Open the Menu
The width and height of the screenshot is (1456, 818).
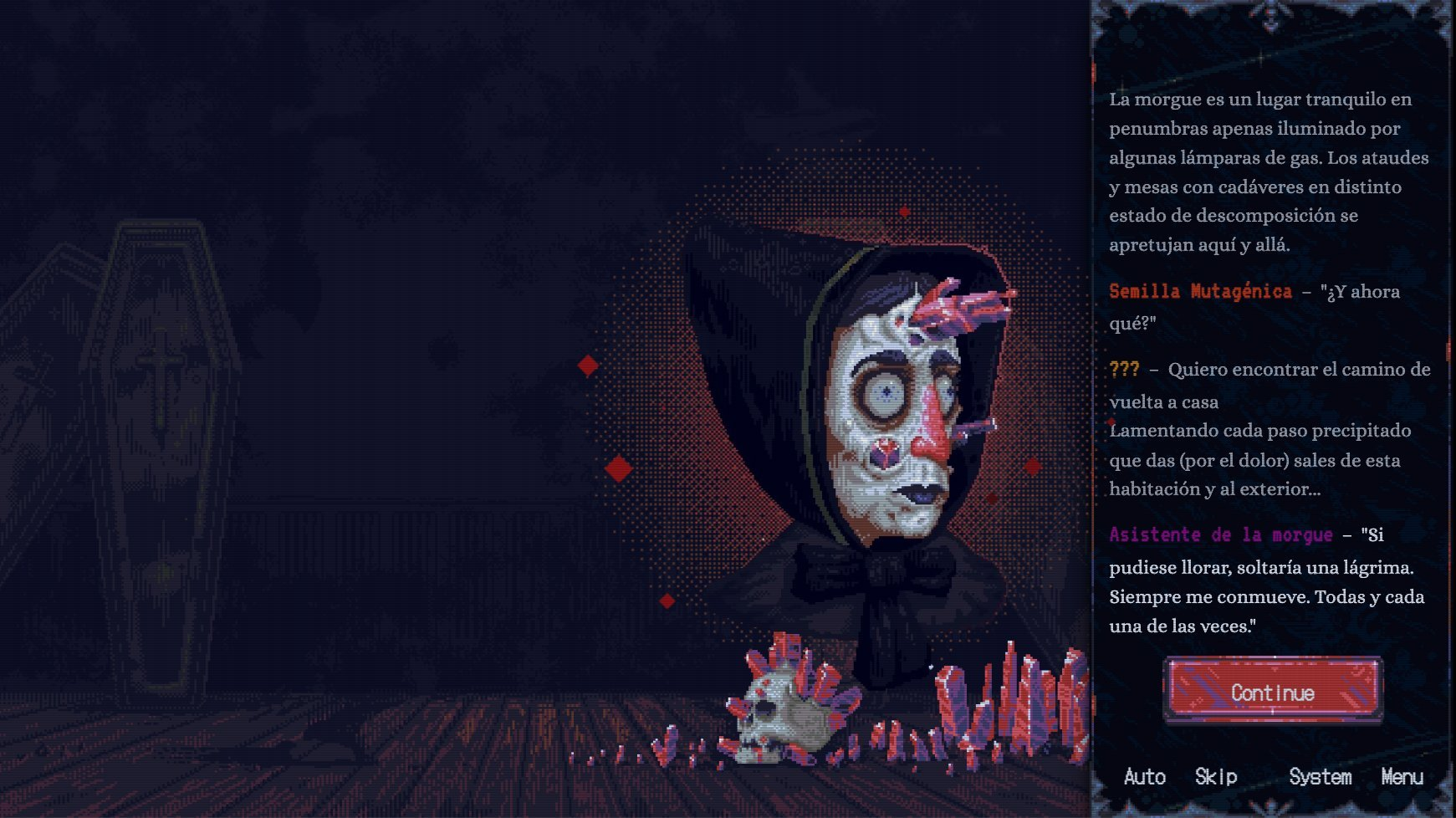pyautogui.click(x=1402, y=777)
